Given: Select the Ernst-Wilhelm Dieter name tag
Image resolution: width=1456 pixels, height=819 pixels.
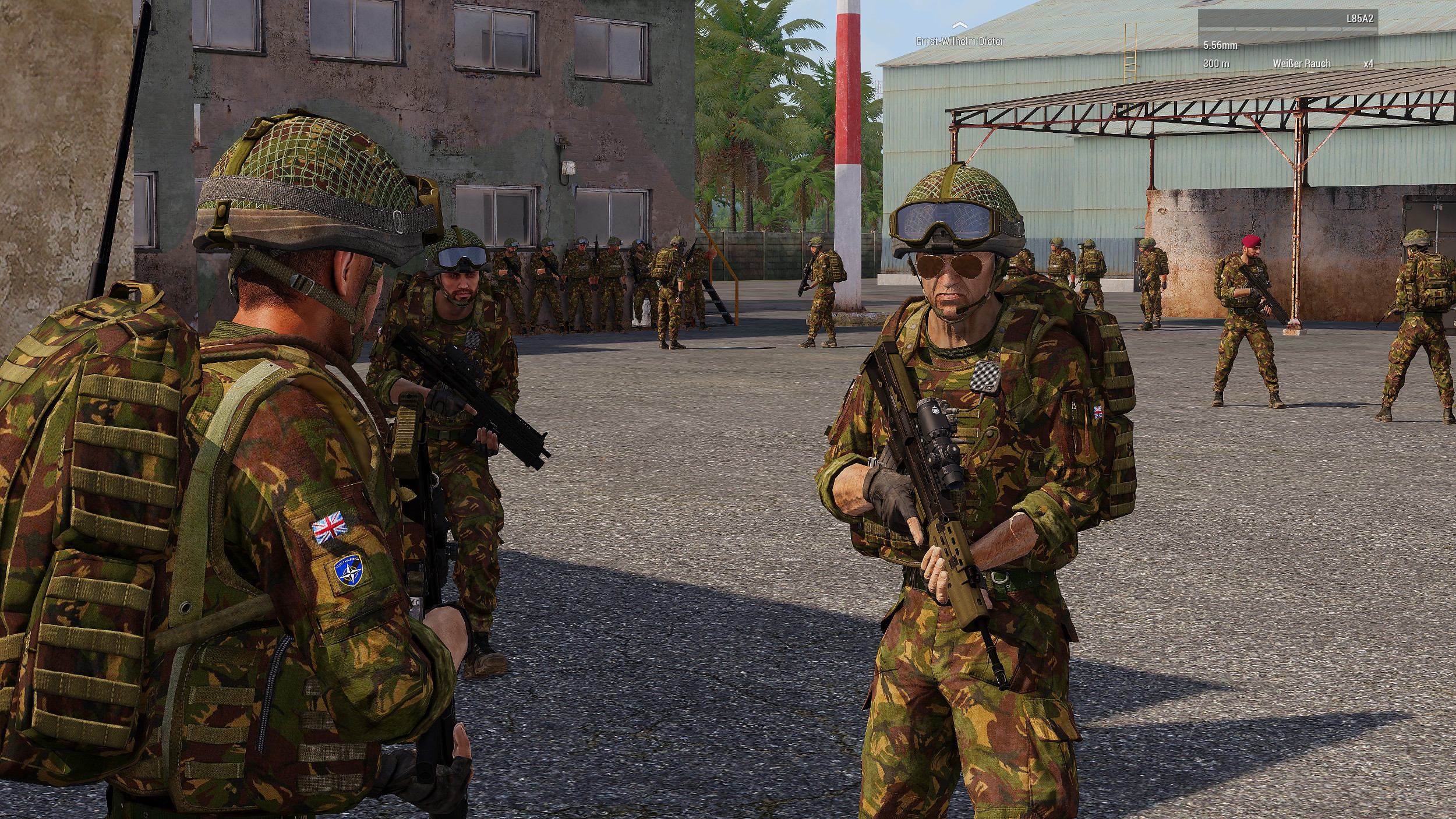Looking at the screenshot, I should [x=960, y=41].
